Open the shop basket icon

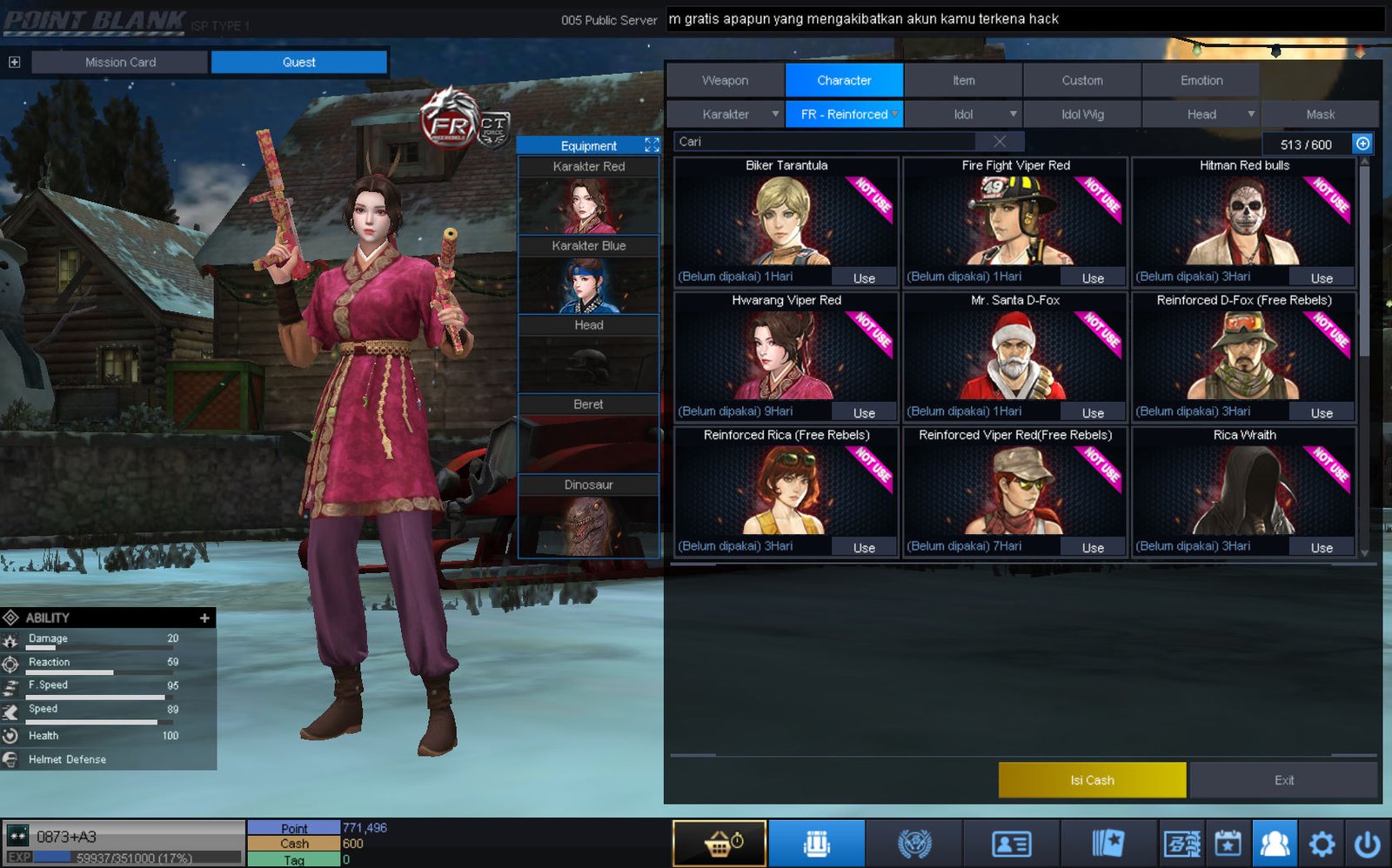(x=719, y=843)
